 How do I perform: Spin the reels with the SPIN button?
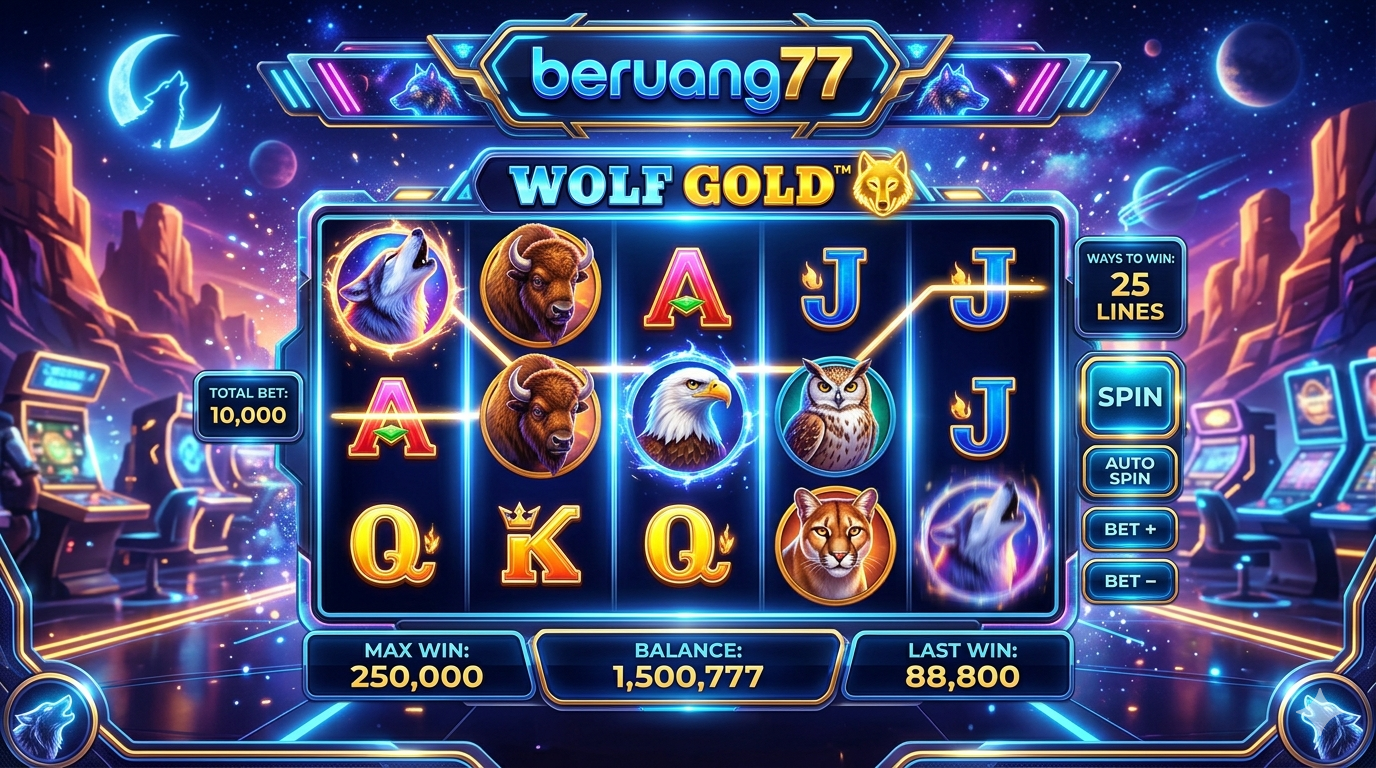(1130, 396)
